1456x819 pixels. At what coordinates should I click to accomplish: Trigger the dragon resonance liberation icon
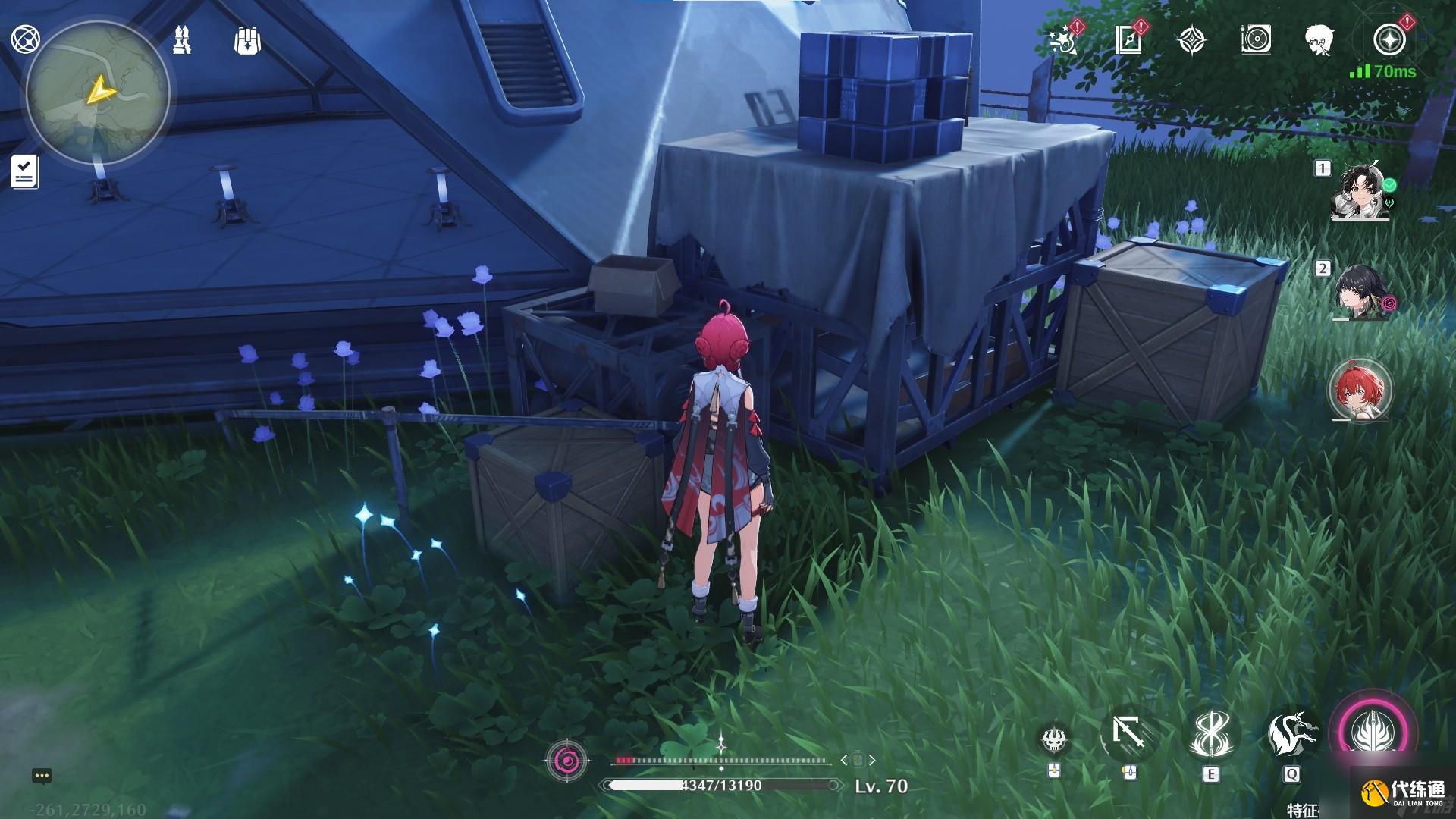[1290, 735]
